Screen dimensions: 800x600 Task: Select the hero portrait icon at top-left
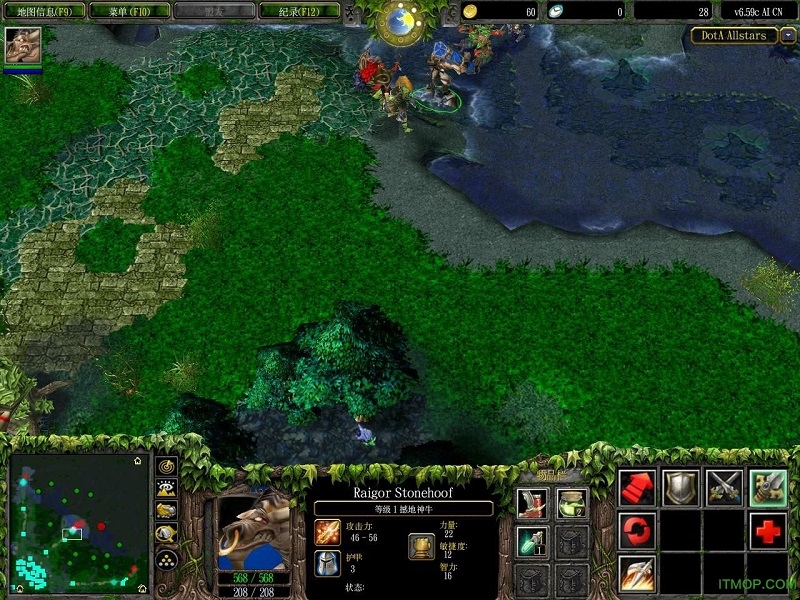pyautogui.click(x=22, y=46)
